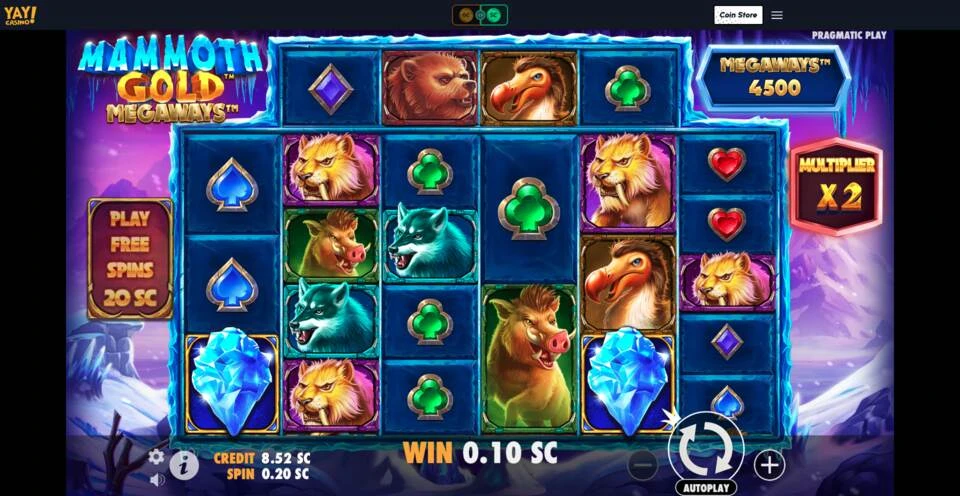Increase the bet with the plus button
Screen dimensions: 960x496
(768, 464)
